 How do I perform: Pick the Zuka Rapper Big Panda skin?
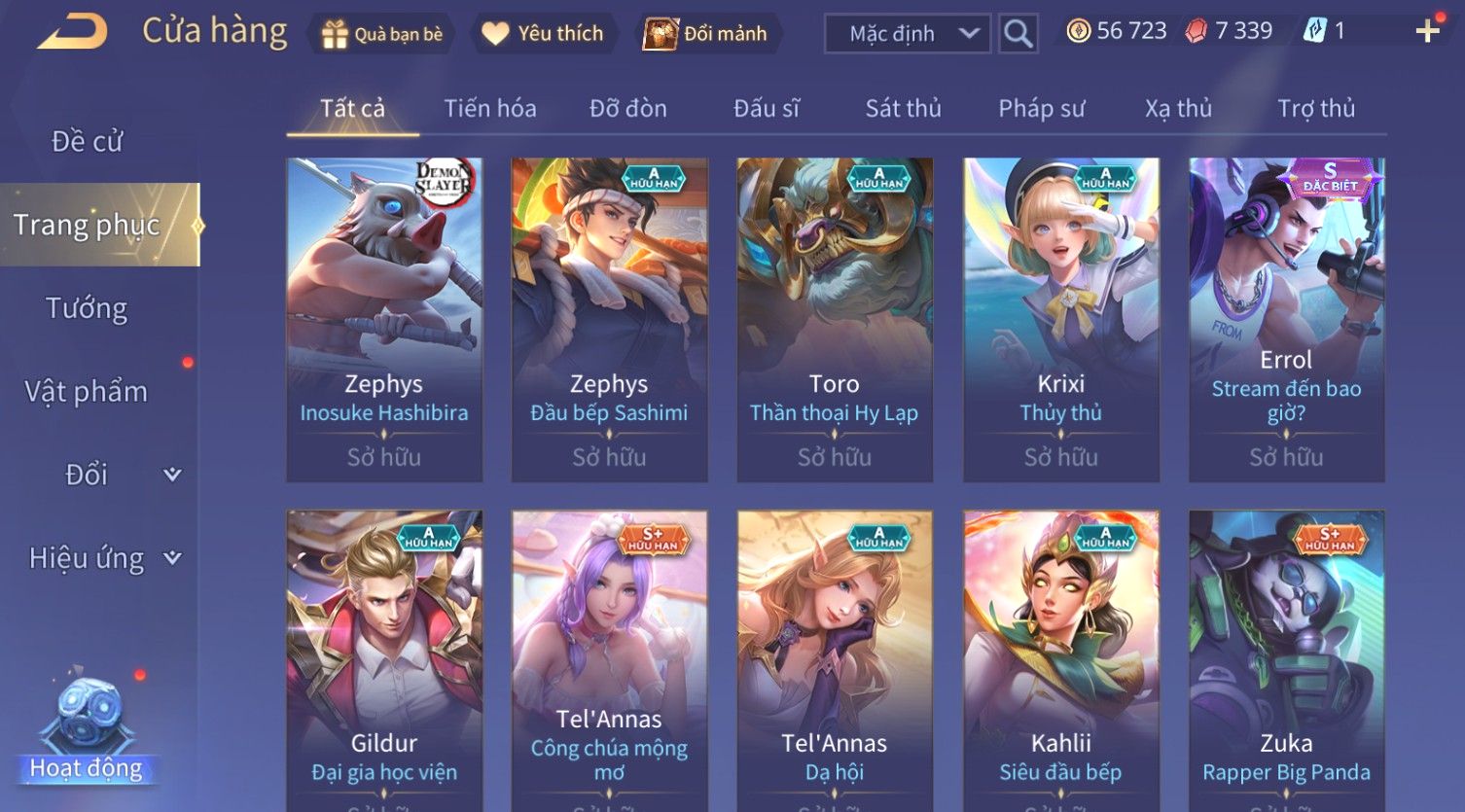[1286, 661]
